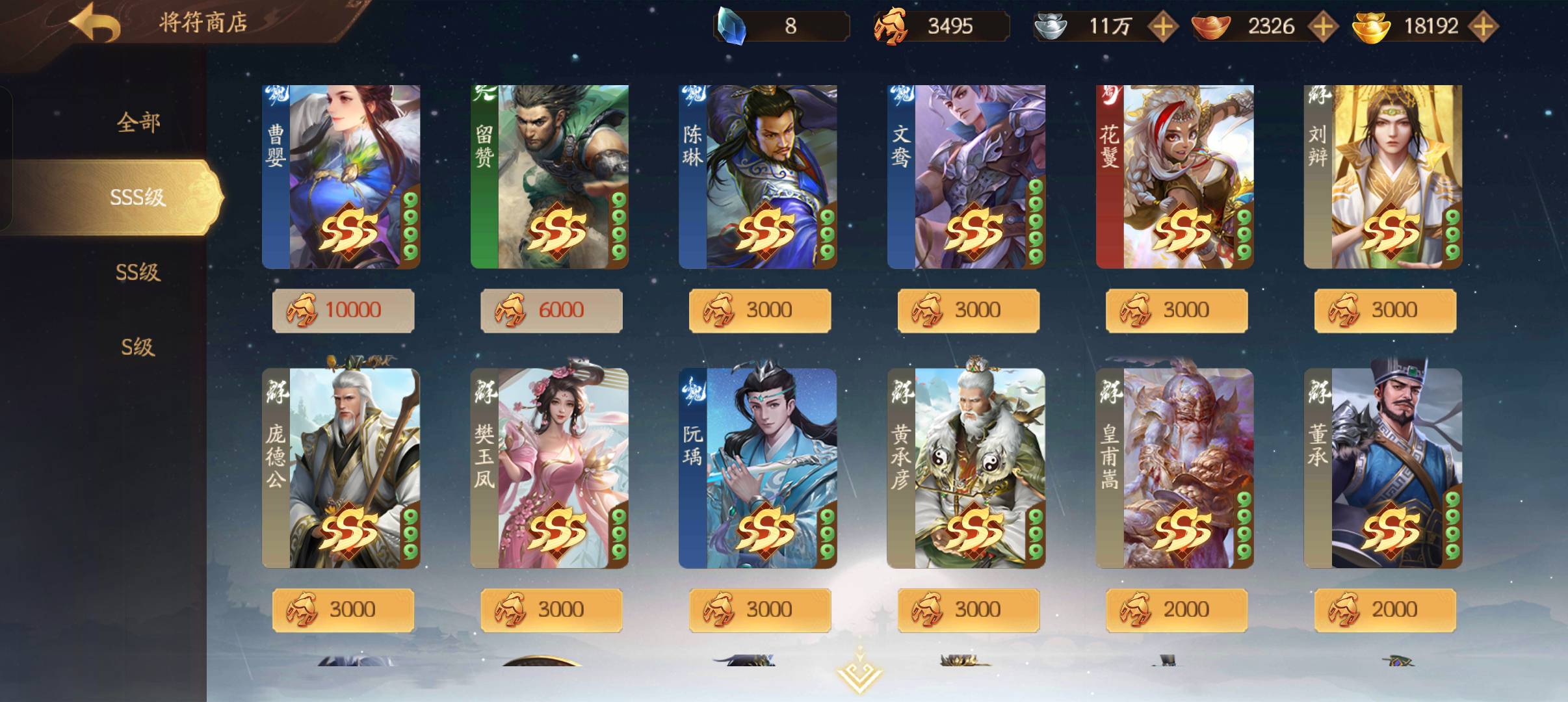Choose the 樊玉凤 general card
The height and width of the screenshot is (702, 1568).
click(549, 468)
